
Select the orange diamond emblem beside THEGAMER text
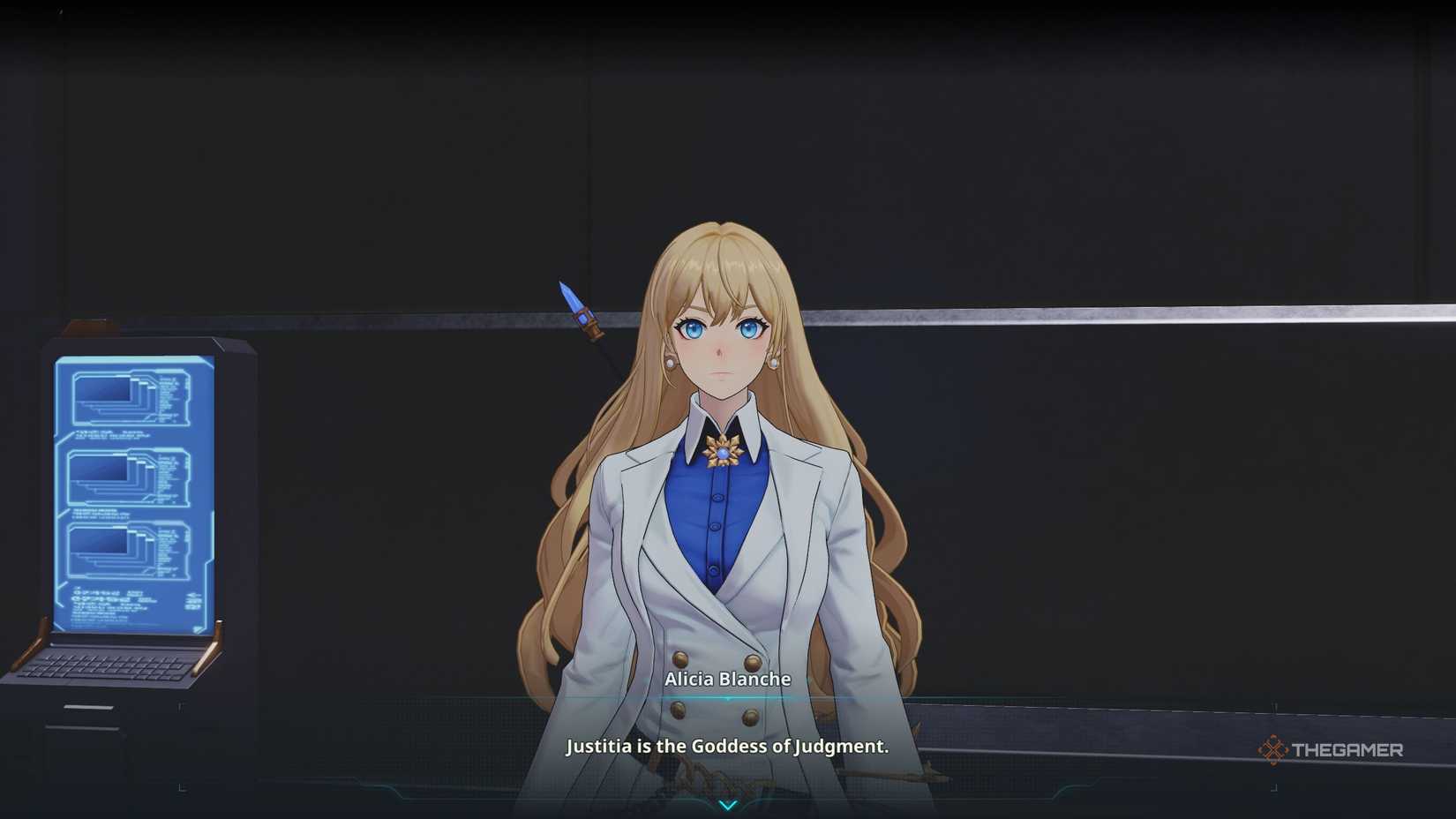click(x=1273, y=748)
